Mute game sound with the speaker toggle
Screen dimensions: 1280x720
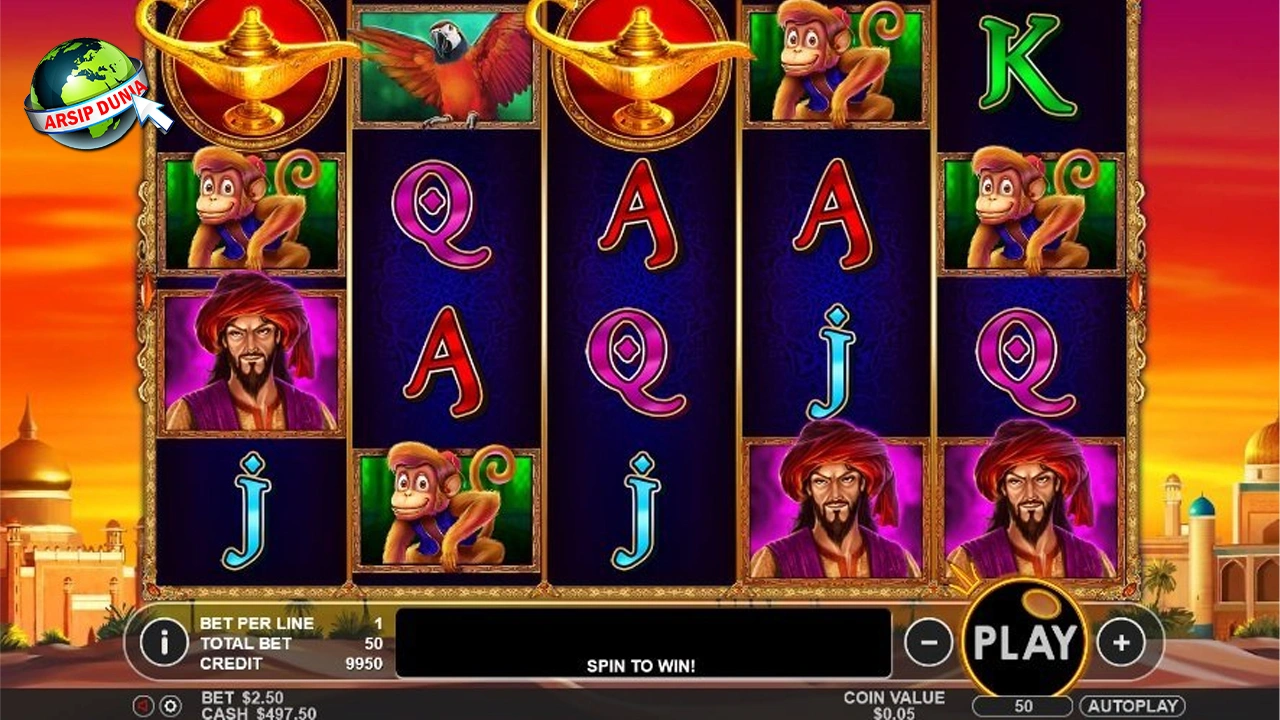tap(142, 705)
